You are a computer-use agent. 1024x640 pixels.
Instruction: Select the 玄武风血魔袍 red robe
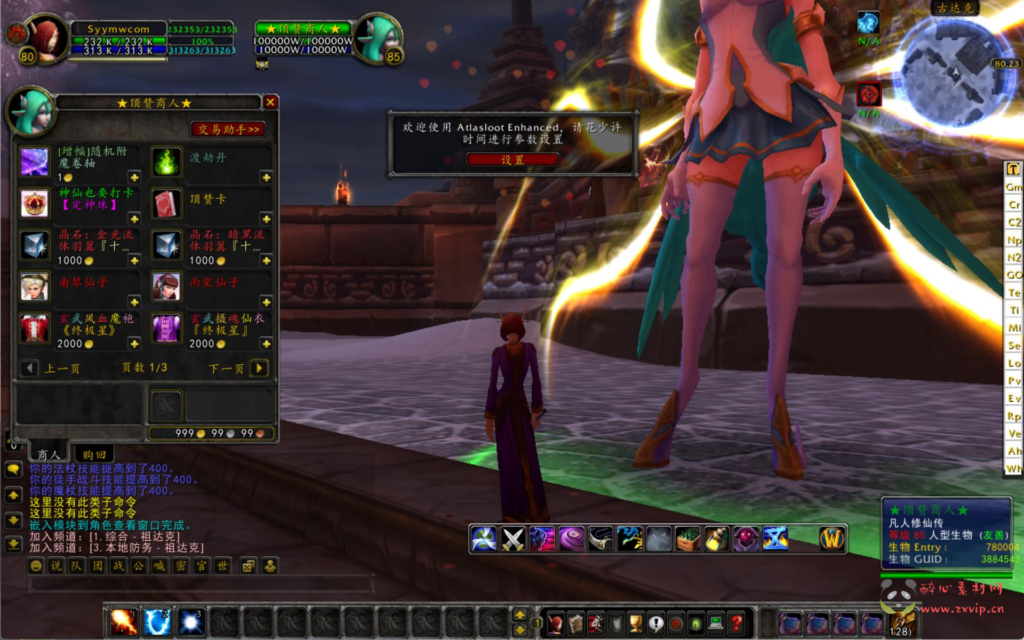pyautogui.click(x=35, y=328)
